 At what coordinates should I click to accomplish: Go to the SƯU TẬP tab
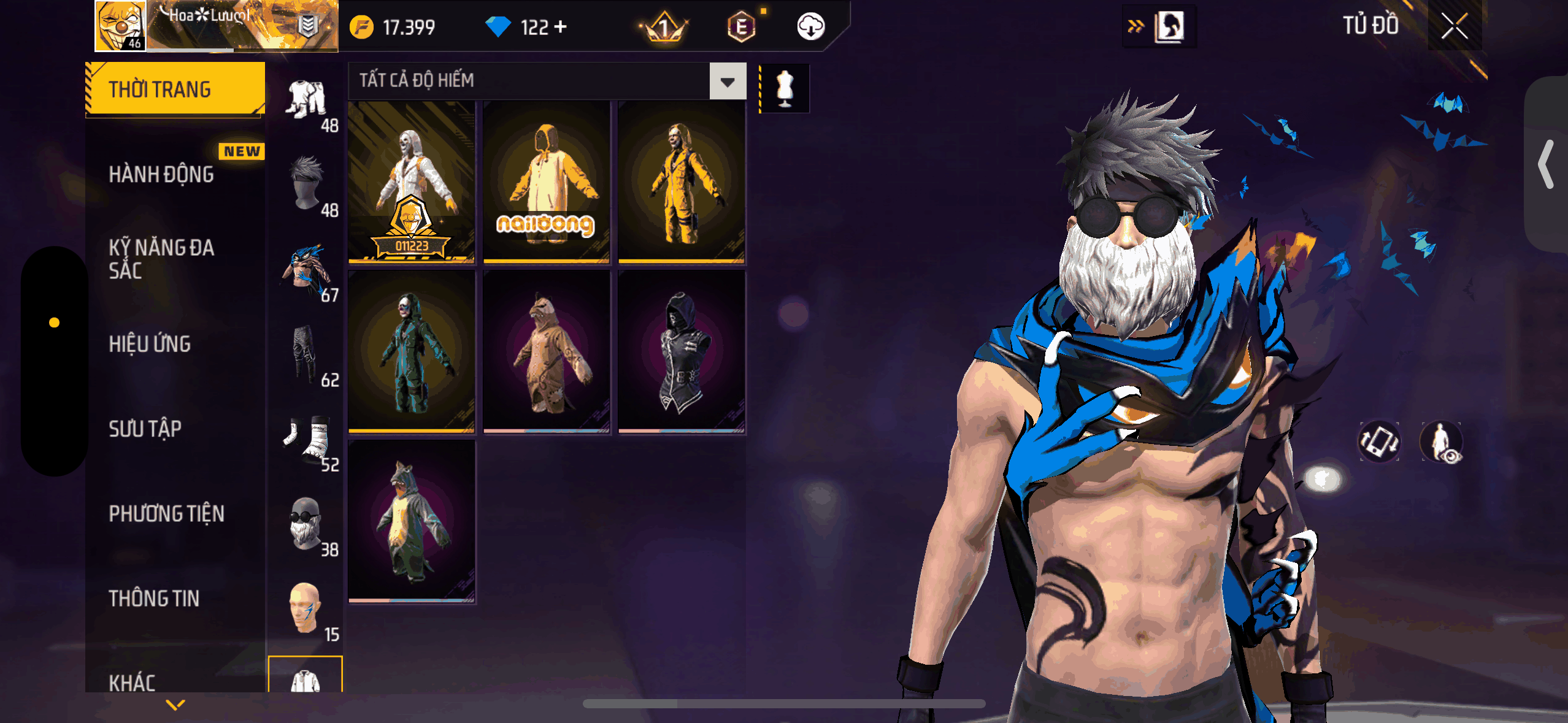pos(145,429)
